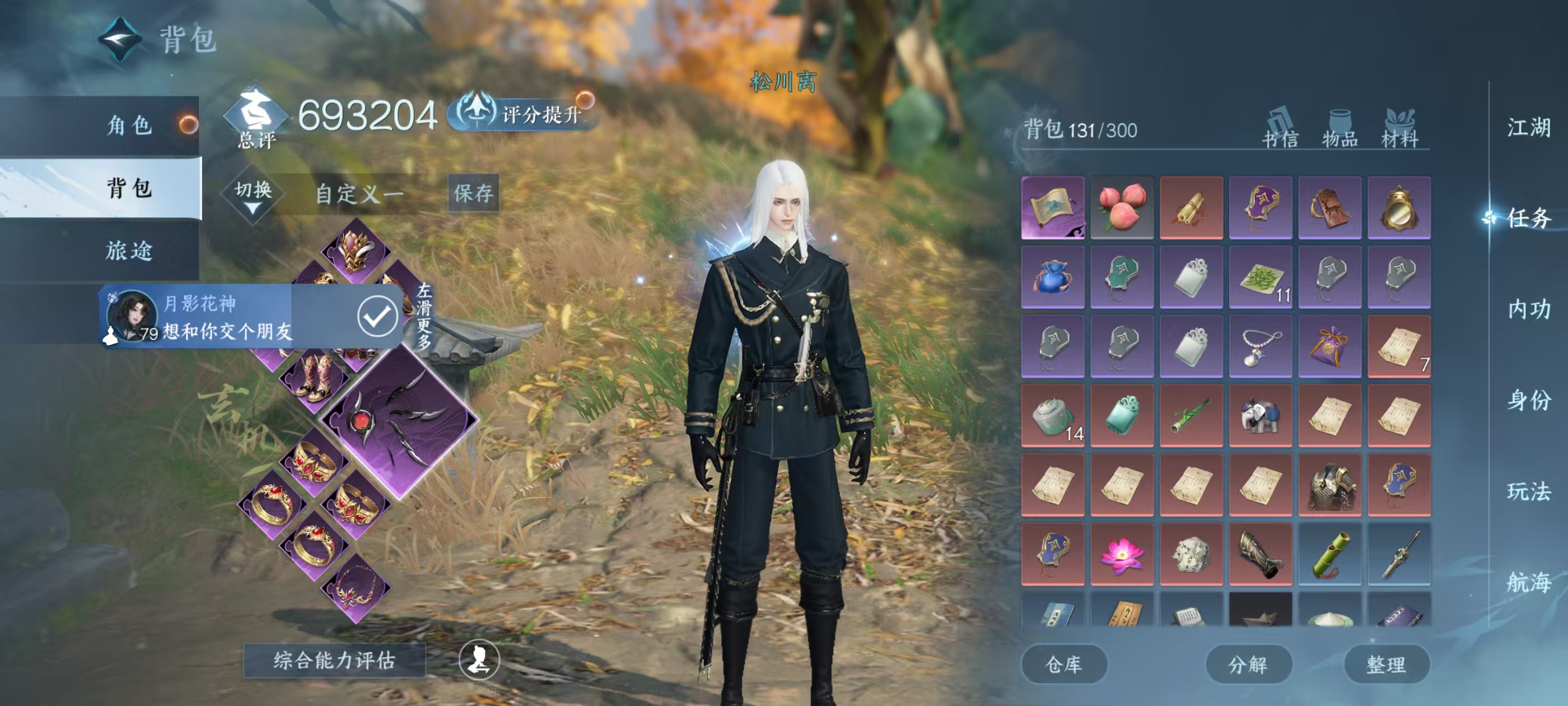Viewport: 1568px width, 706px height.
Task: Select the blue pouch item slot
Action: 1052,277
